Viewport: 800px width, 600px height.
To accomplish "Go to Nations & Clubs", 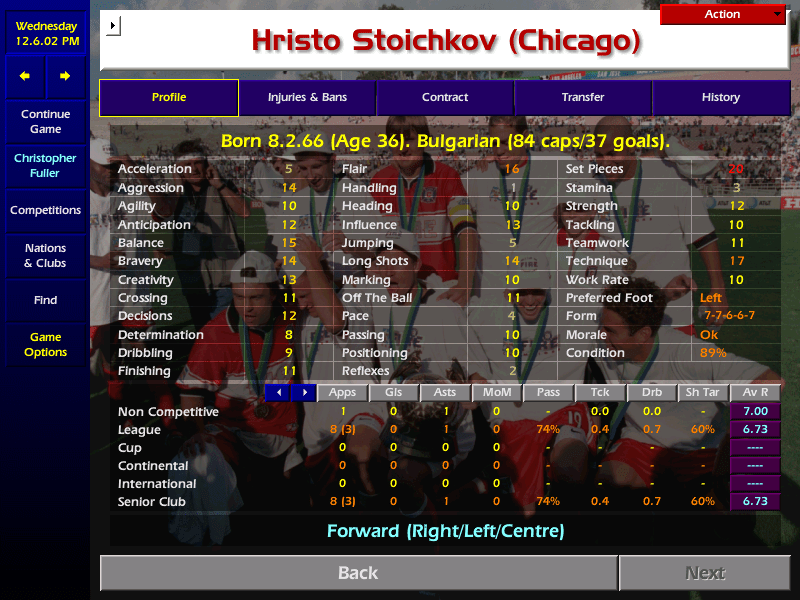I will (x=45, y=256).
